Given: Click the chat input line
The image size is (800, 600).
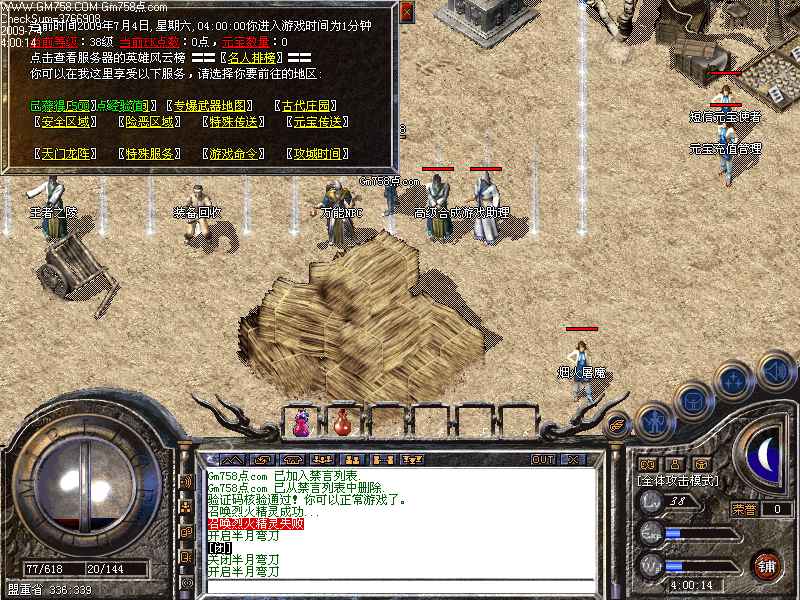Looking at the screenshot, I should coord(400,587).
